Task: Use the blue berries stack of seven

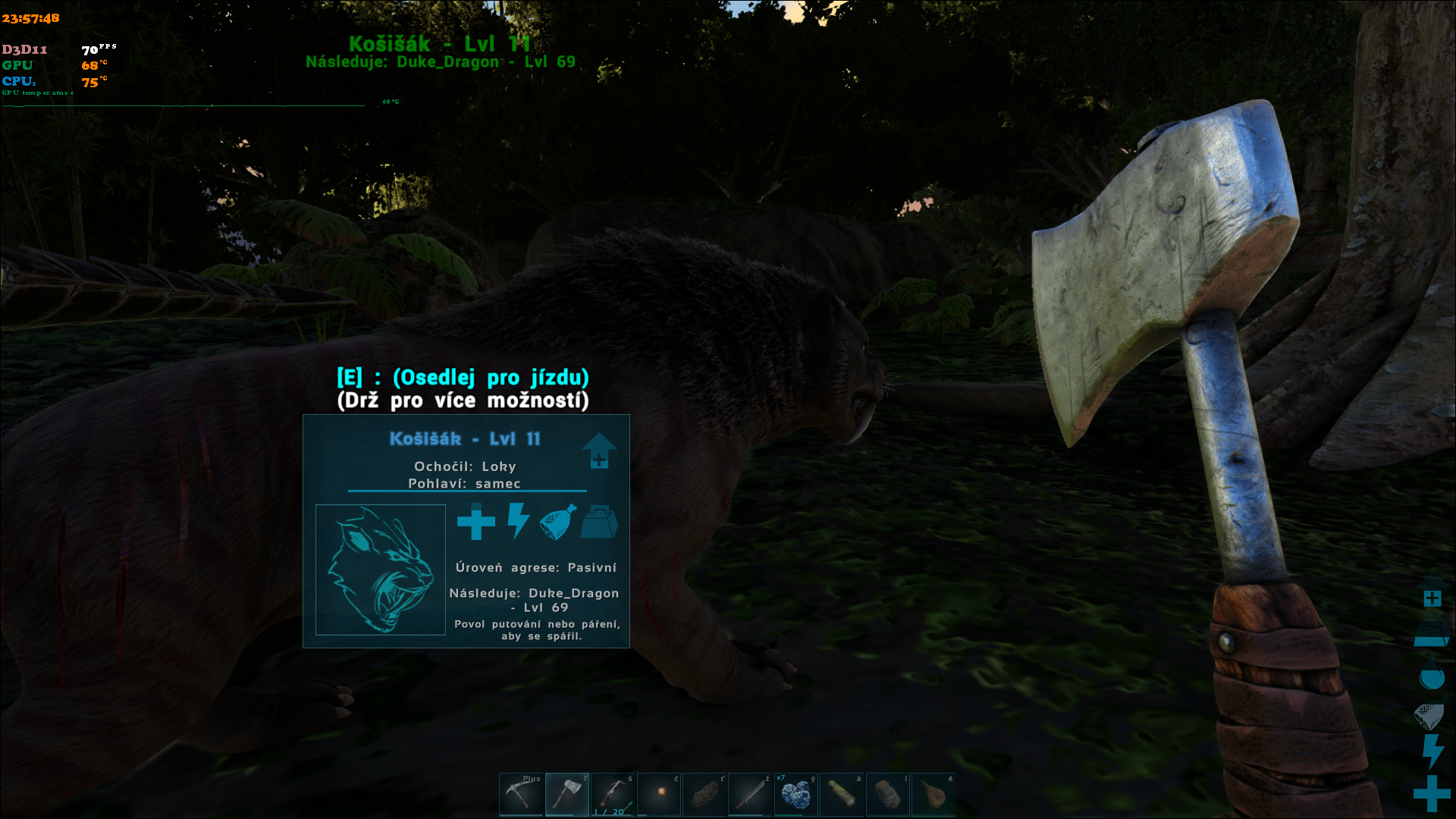Action: coord(796,794)
